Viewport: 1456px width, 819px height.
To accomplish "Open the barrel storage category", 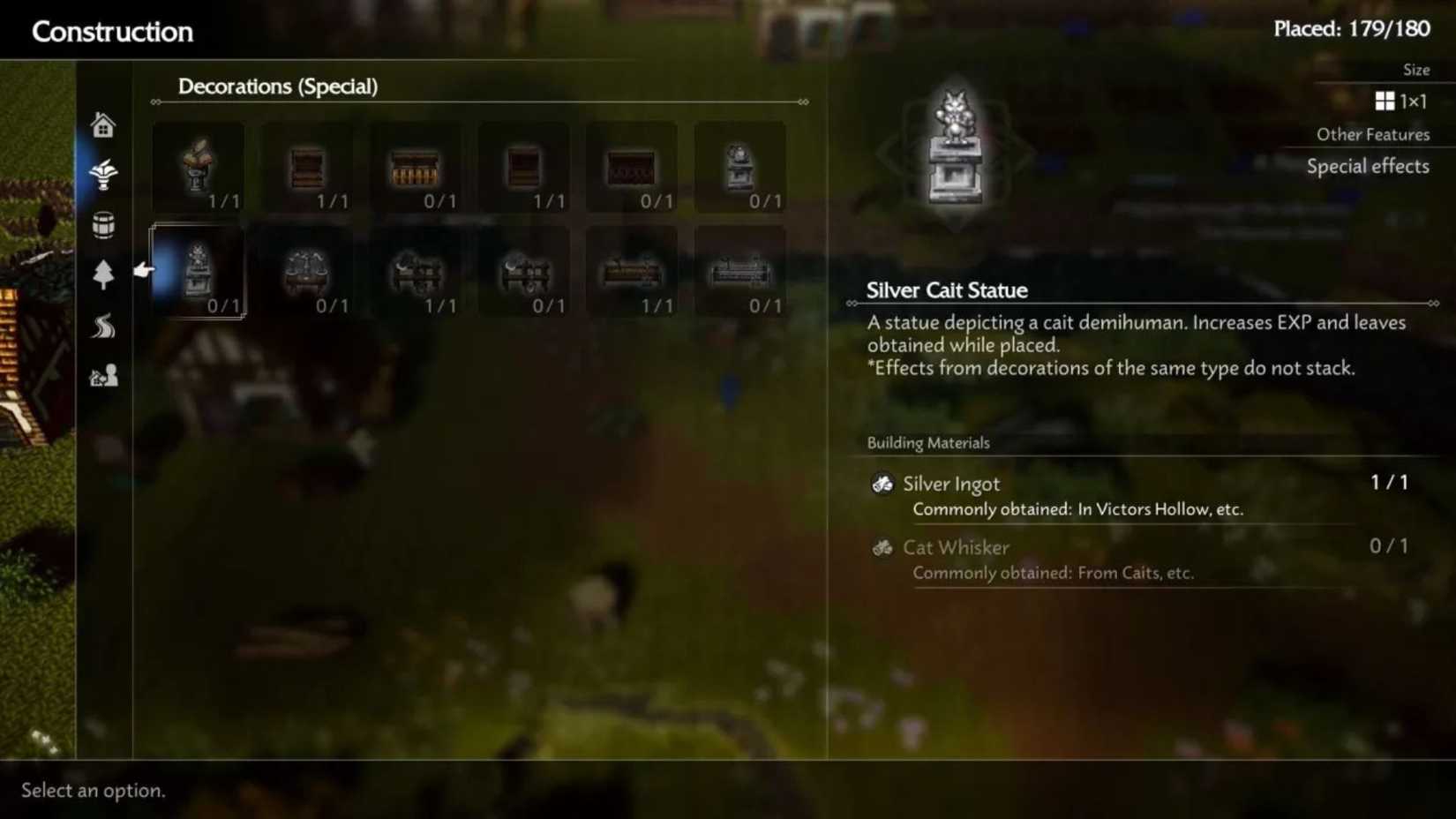I will (103, 226).
